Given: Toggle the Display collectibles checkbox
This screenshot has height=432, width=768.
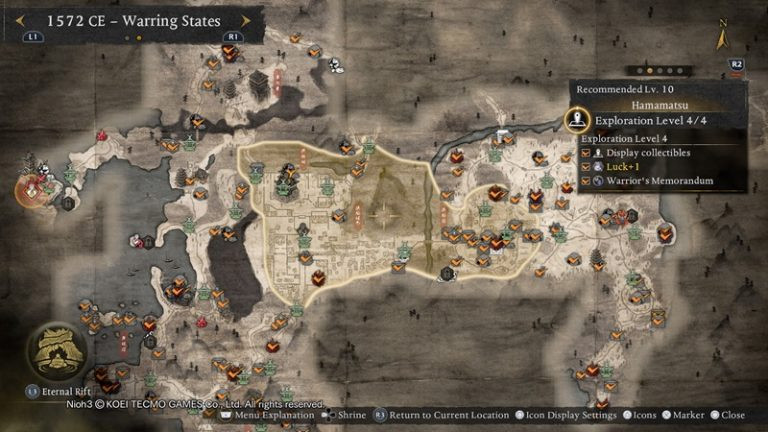Looking at the screenshot, I should 587,153.
